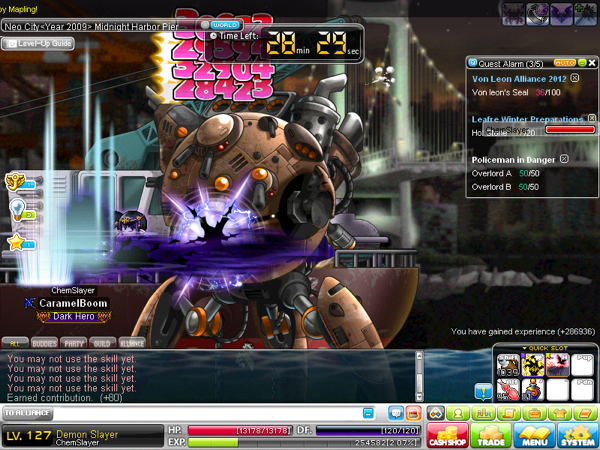
Task: Remove Von Leon Alliance 2012 from alarm
Action: tap(574, 77)
